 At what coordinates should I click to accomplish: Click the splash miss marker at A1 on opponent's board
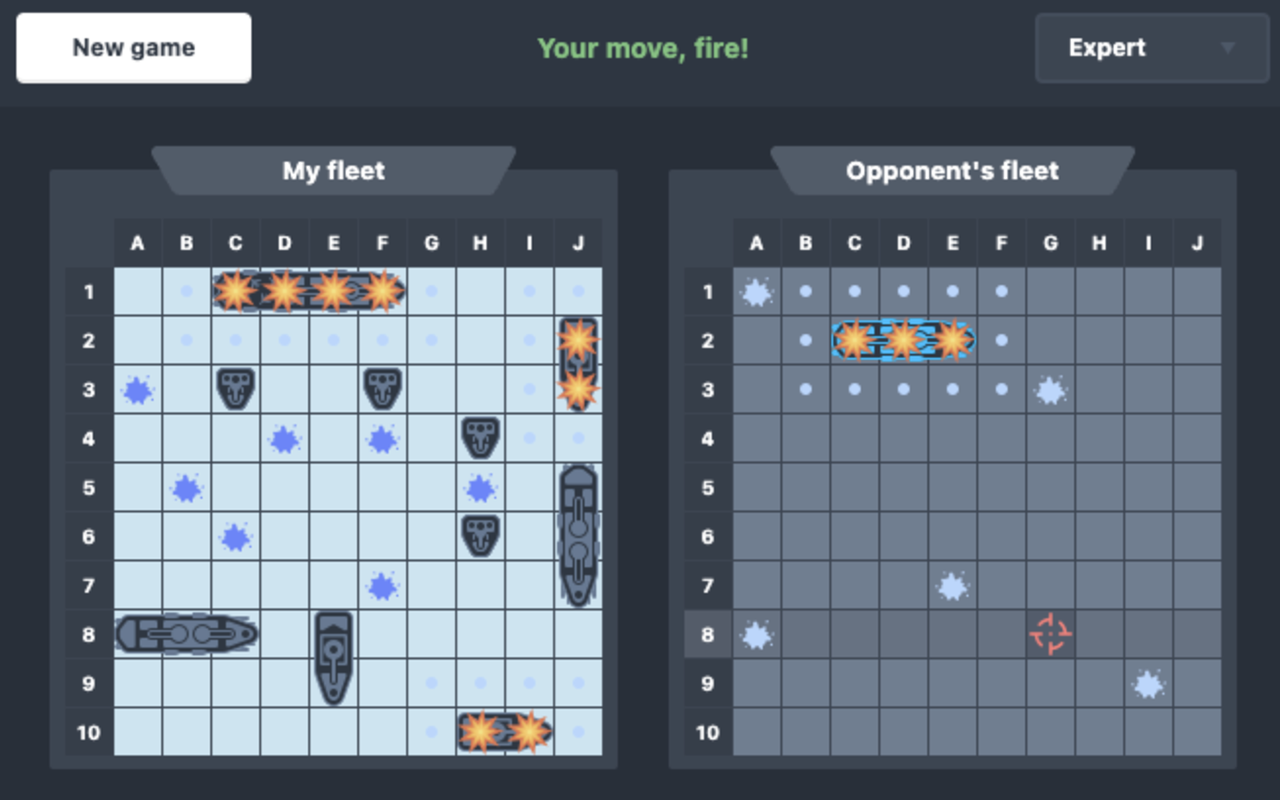[756, 292]
